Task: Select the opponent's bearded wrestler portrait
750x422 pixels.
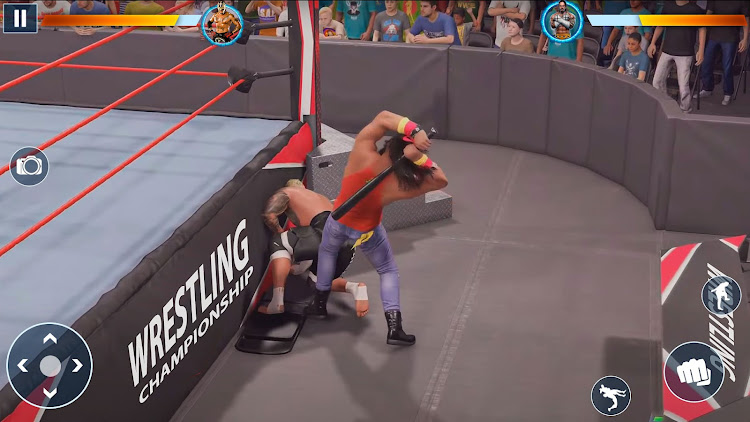Action: (563, 22)
